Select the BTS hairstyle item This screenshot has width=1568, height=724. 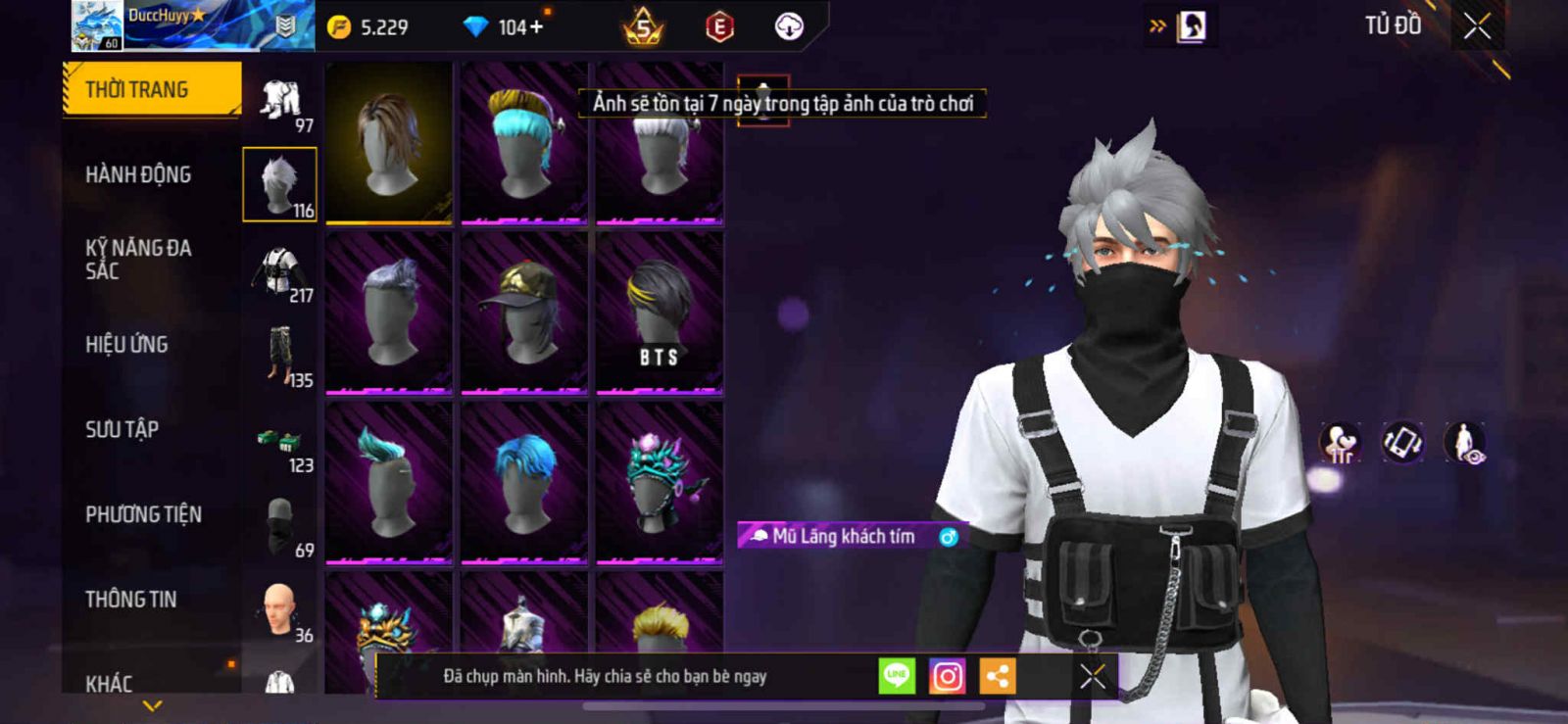[x=660, y=314]
